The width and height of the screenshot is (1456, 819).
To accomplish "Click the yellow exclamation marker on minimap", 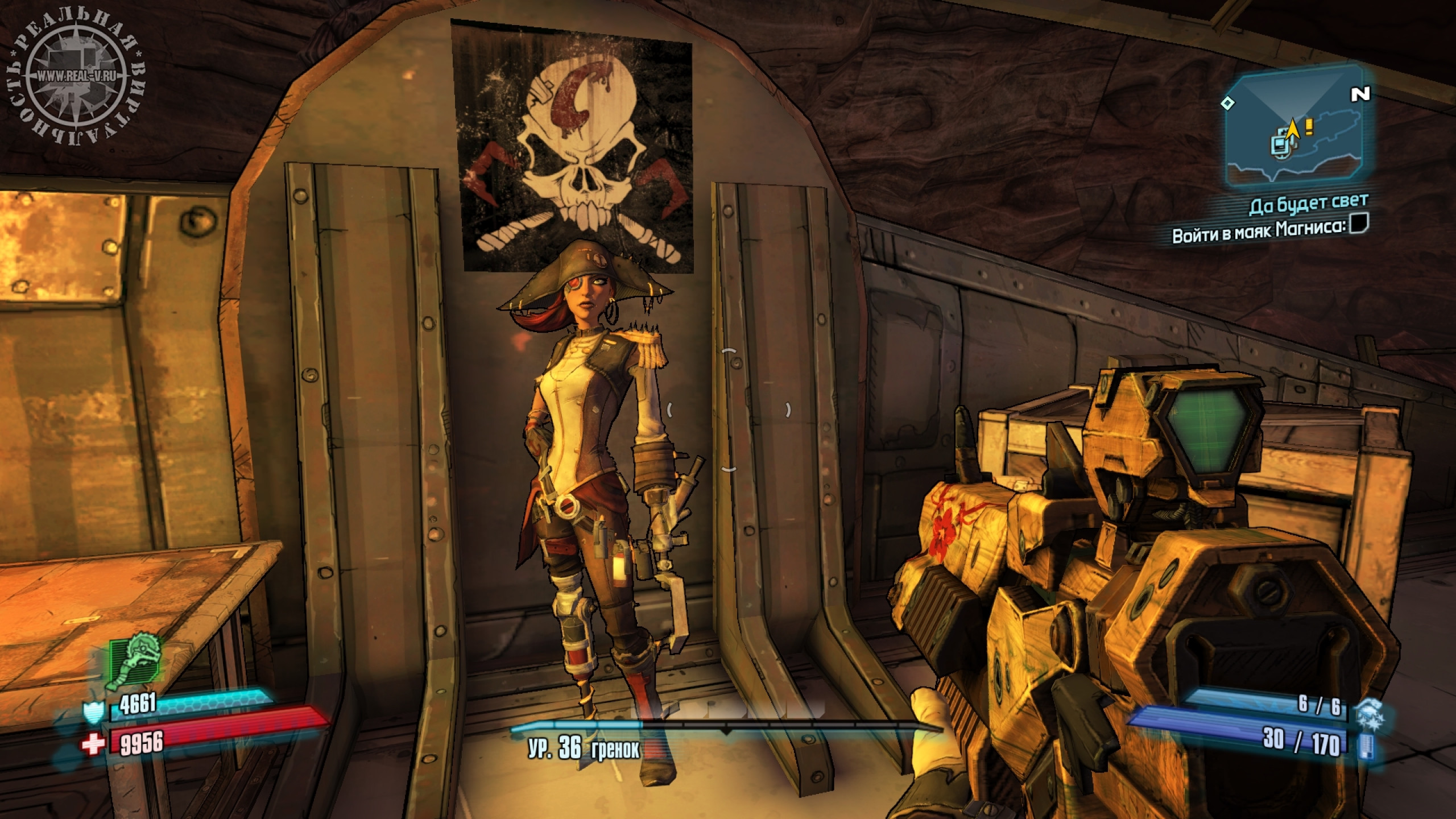I will click(1309, 127).
